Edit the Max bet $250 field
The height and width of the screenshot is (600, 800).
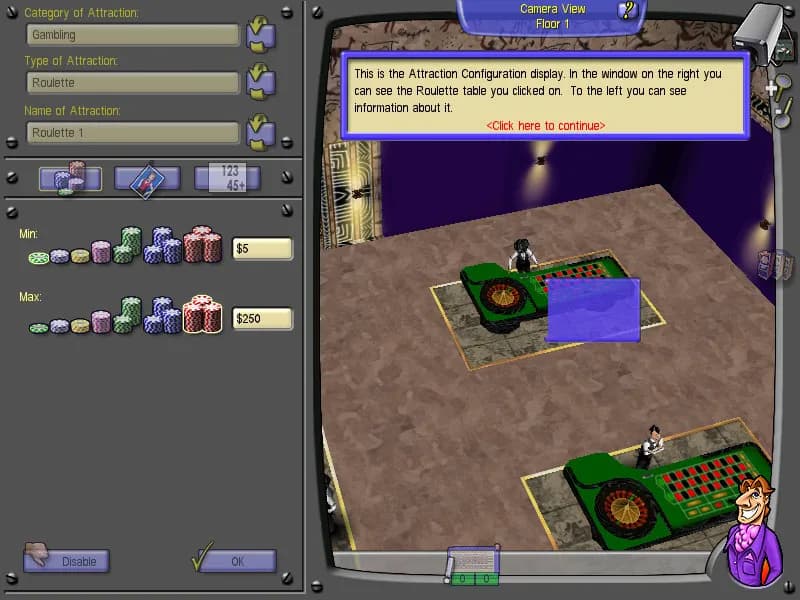[262, 319]
